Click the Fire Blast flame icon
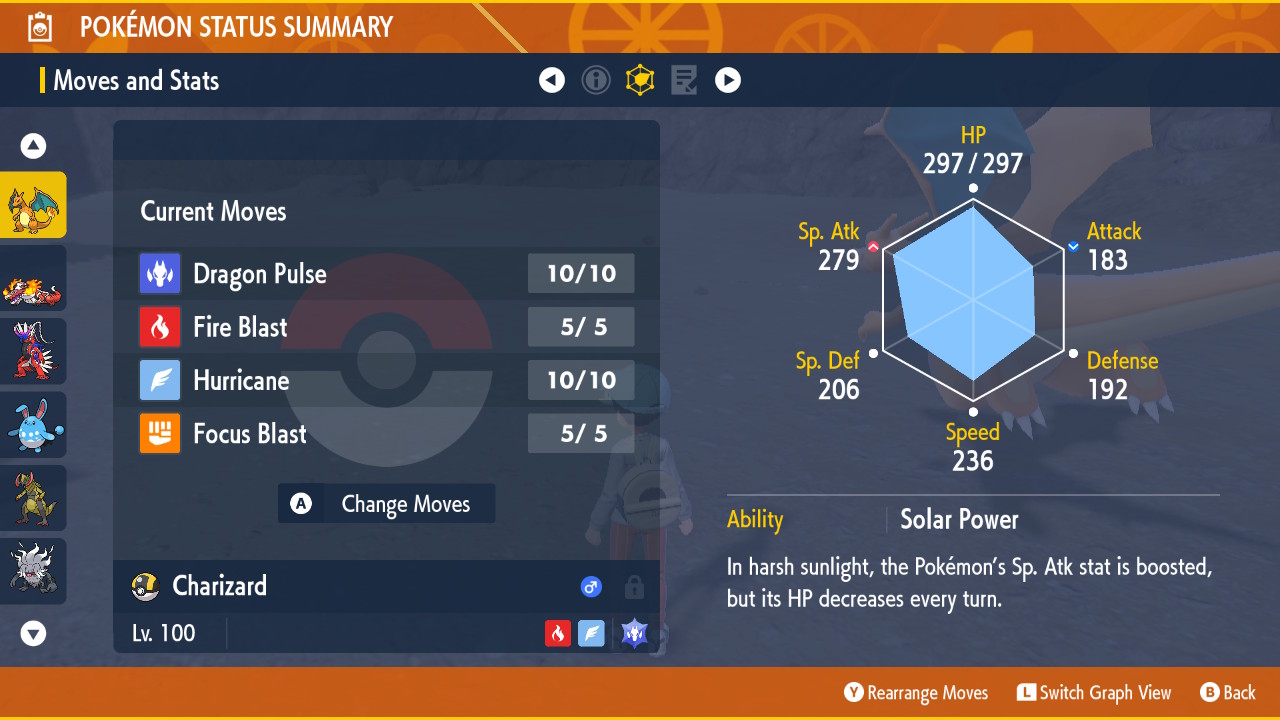1280x720 pixels. [x=160, y=327]
